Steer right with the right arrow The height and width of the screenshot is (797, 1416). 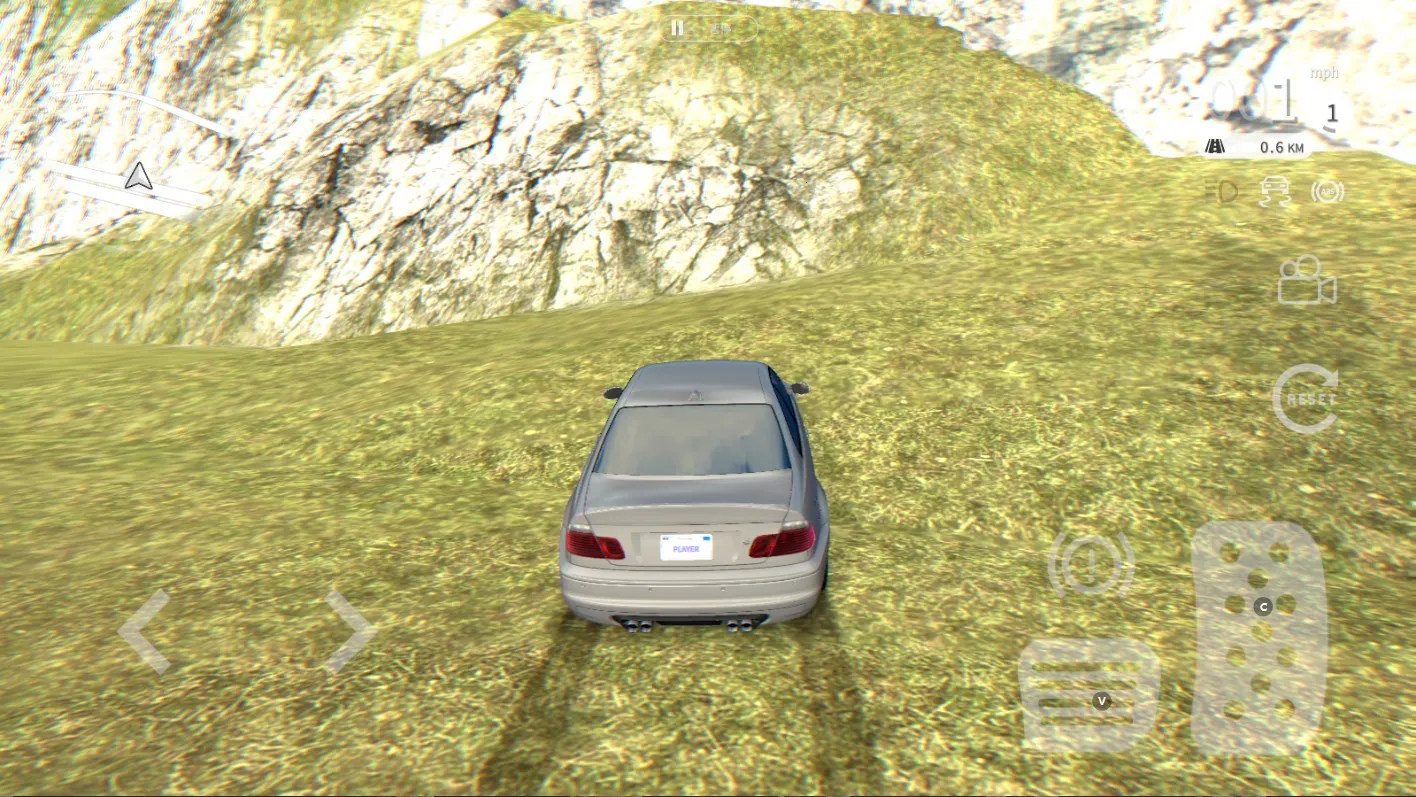pyautogui.click(x=349, y=631)
